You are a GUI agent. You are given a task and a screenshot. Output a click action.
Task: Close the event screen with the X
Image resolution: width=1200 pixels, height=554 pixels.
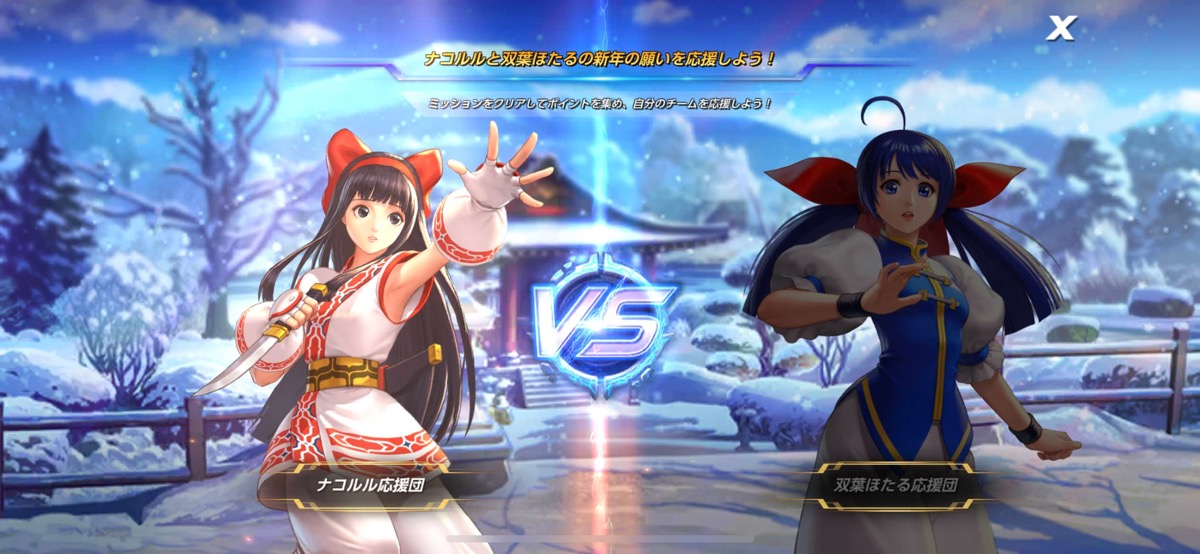point(1060,29)
